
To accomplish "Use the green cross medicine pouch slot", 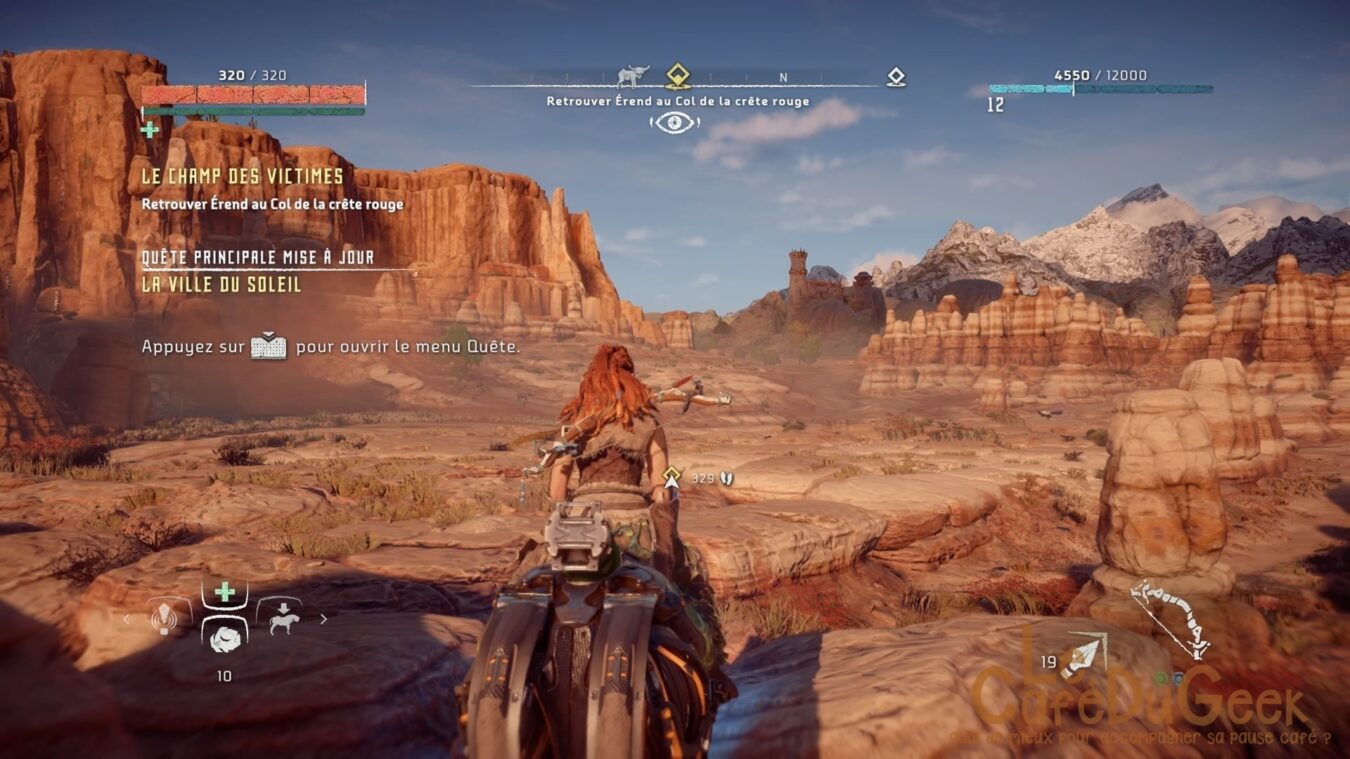I will coord(225,592).
